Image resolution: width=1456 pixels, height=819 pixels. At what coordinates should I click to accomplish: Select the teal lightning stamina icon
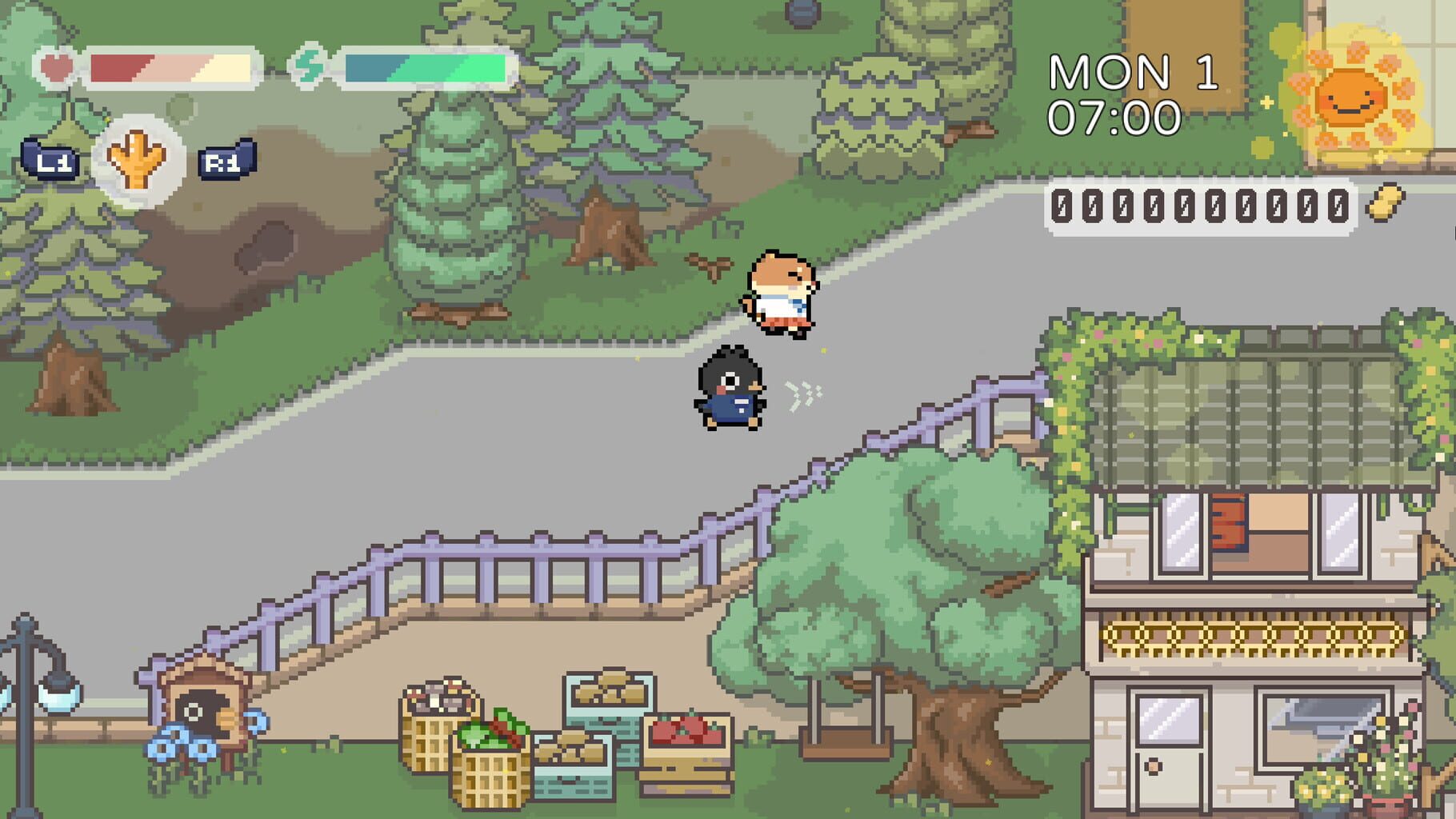[312, 69]
